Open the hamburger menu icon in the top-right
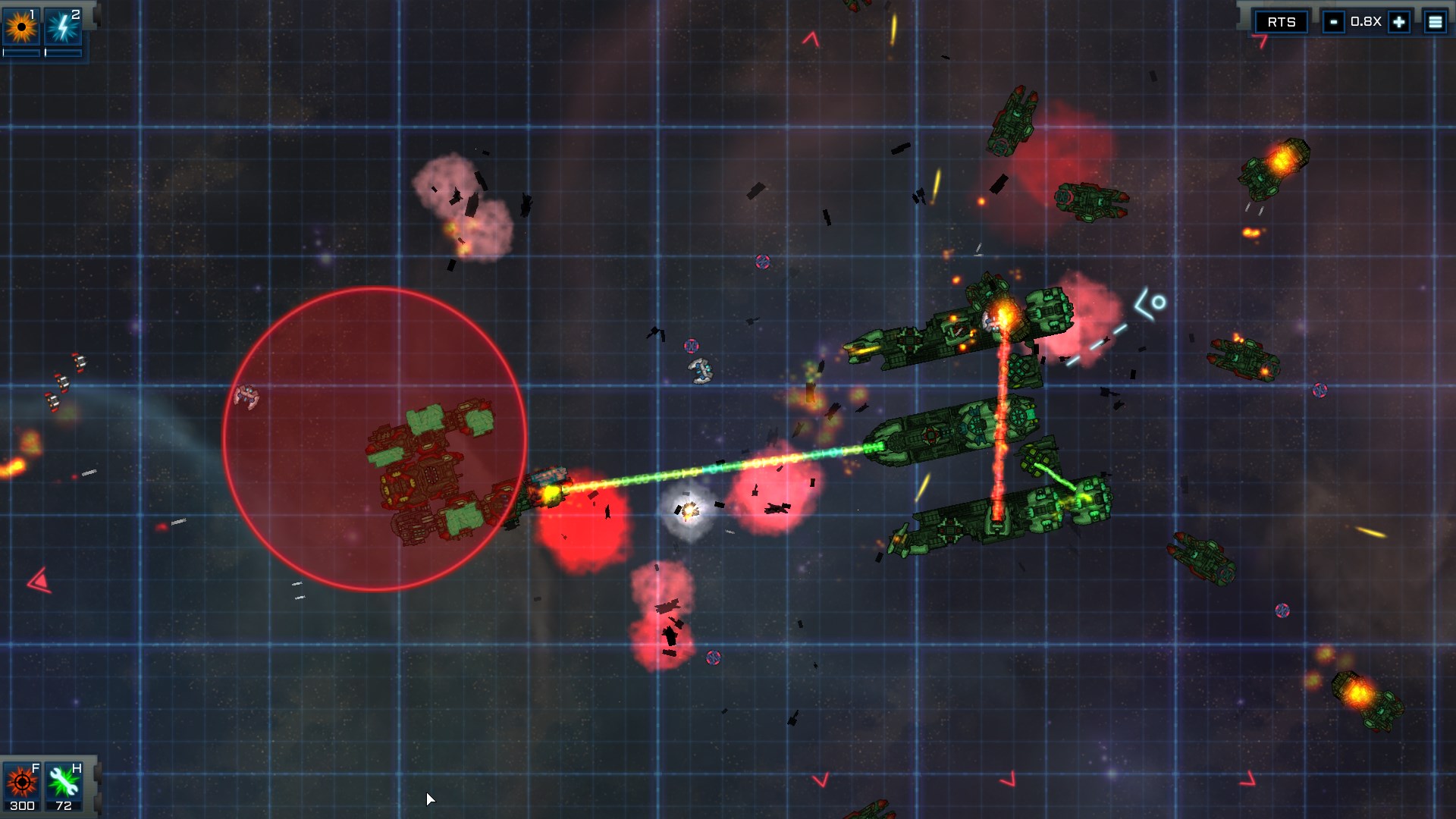 pos(1436,22)
